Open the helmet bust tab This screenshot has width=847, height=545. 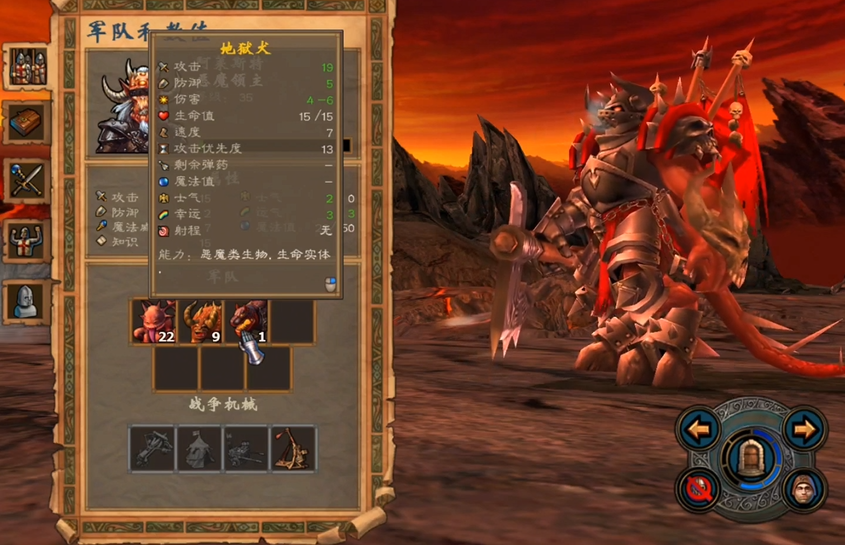[x=28, y=299]
